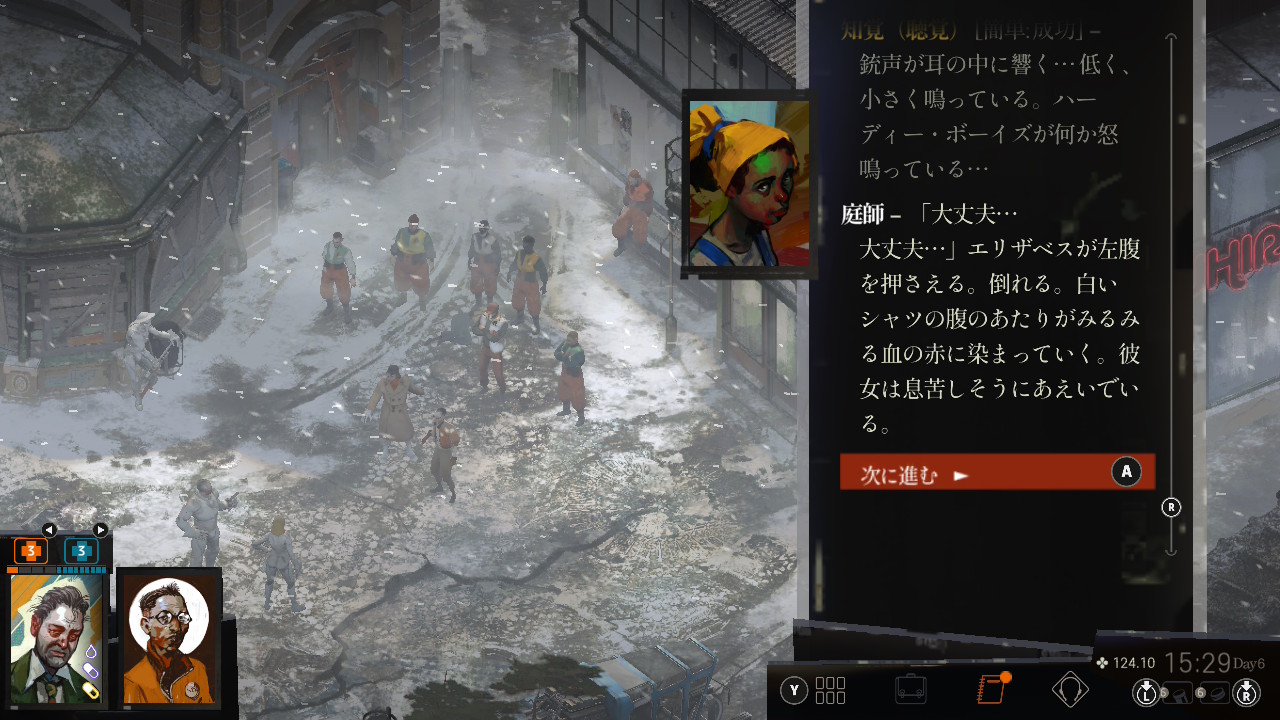
Task: Open the orange journal notebook
Action: tap(990, 689)
